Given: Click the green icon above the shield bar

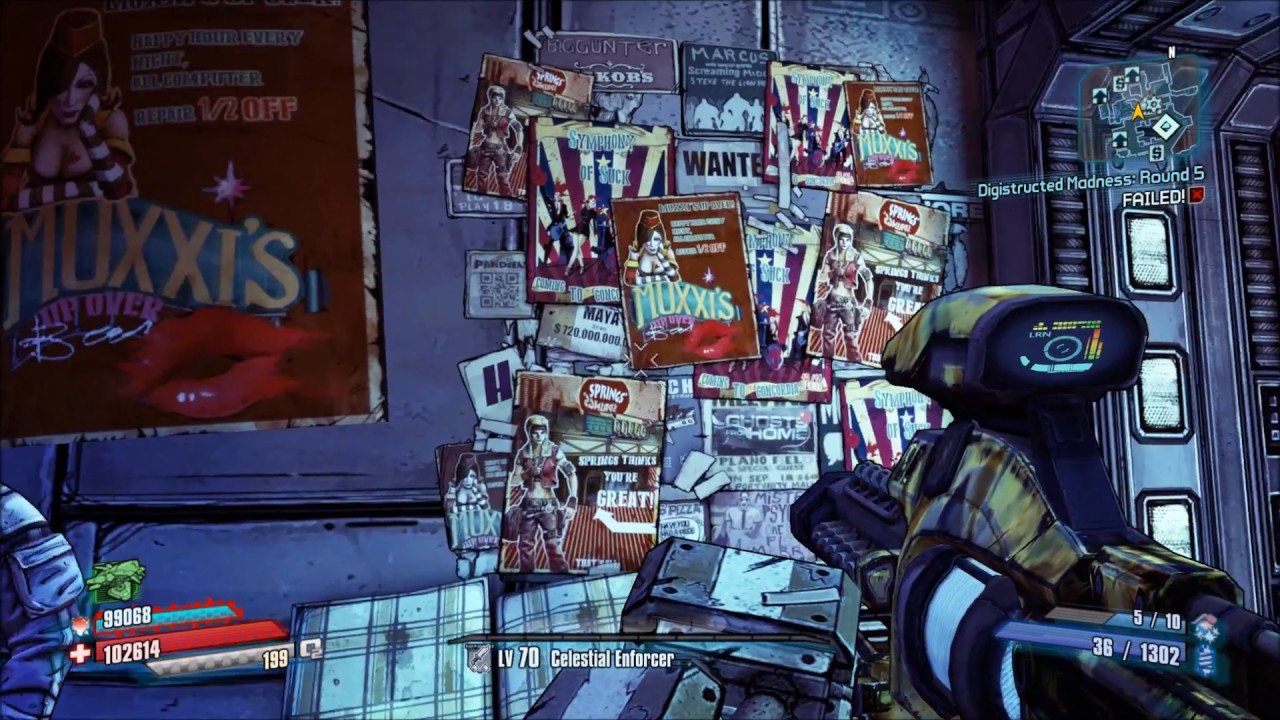Looking at the screenshot, I should (113, 580).
